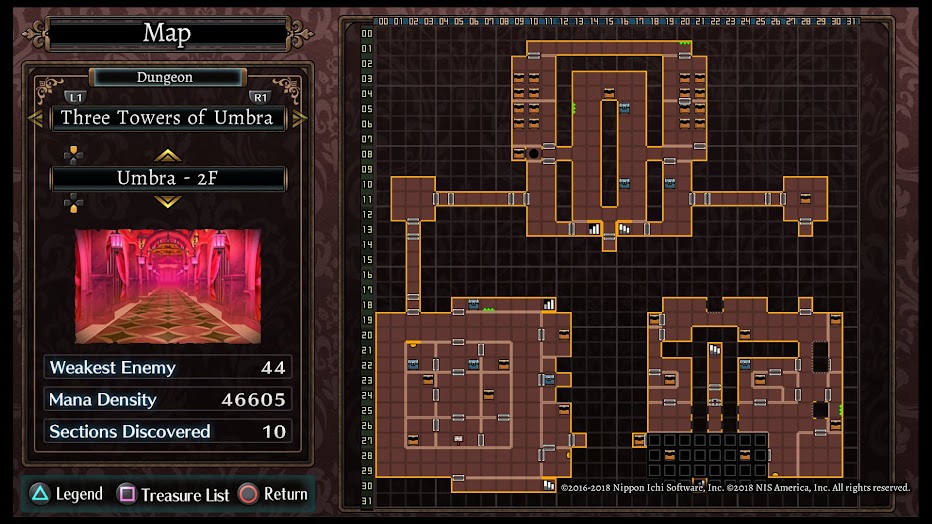The image size is (932, 524).
Task: Click the down arrow below Umbra - 2F
Action: click(168, 202)
